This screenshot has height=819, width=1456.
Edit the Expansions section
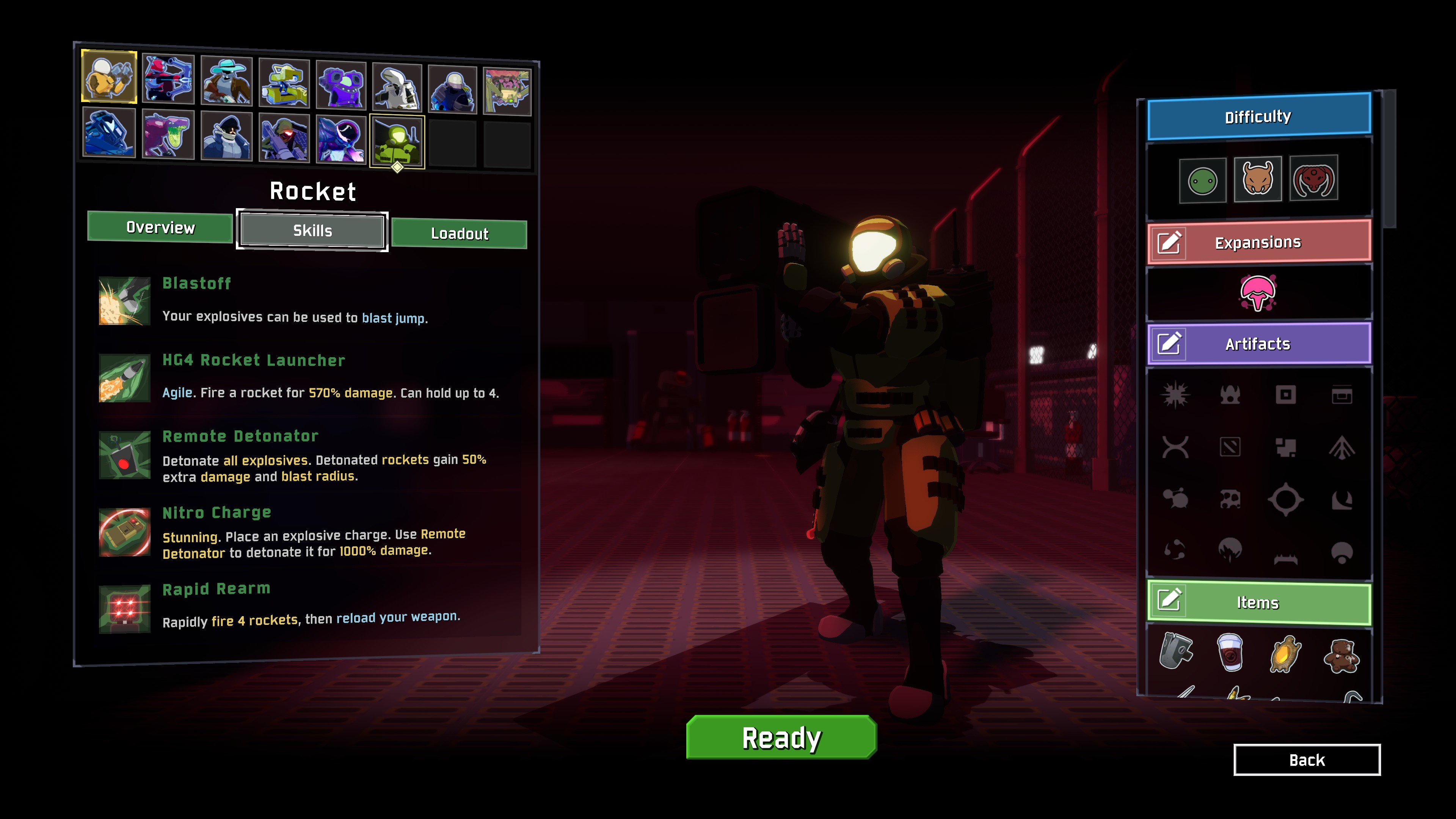point(1169,243)
